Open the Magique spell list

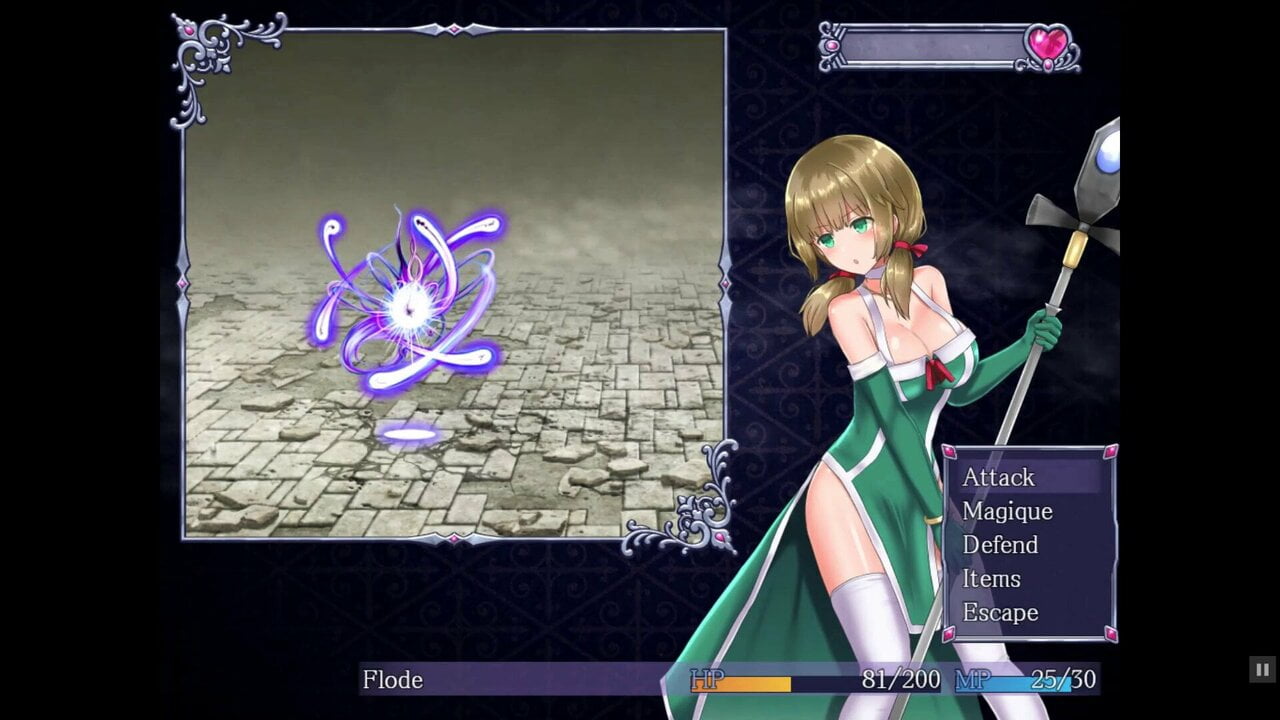click(1007, 511)
